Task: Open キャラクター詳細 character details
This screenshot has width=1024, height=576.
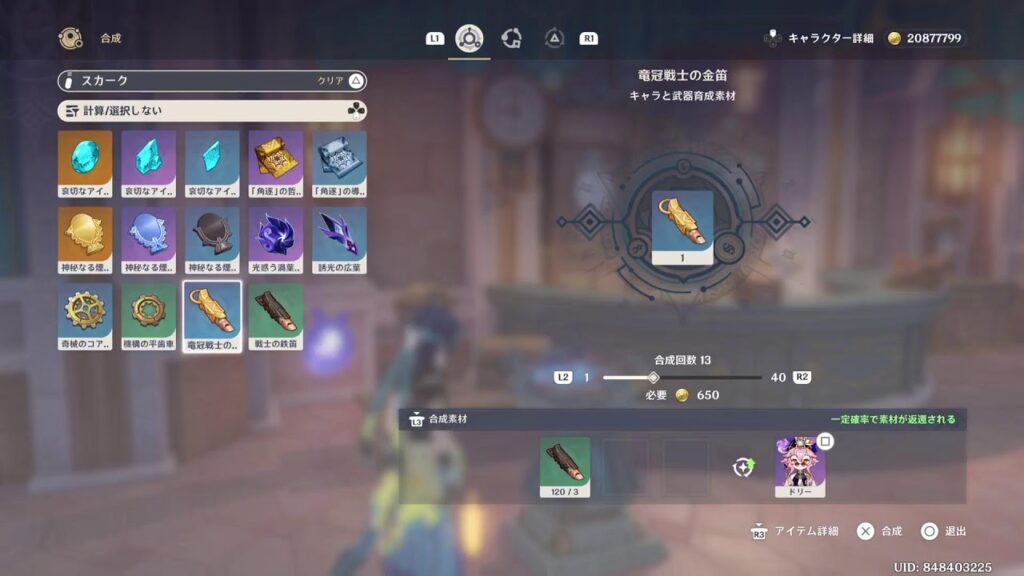Action: point(819,38)
